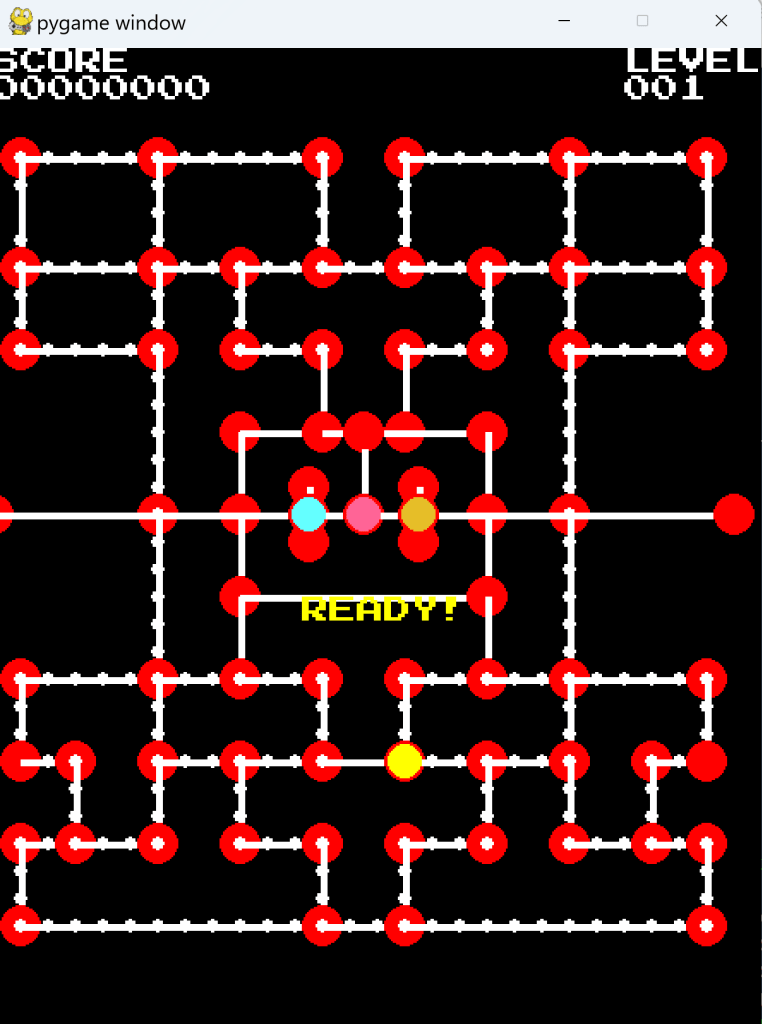
Task: Minimize the pygame window
Action: (x=565, y=21)
